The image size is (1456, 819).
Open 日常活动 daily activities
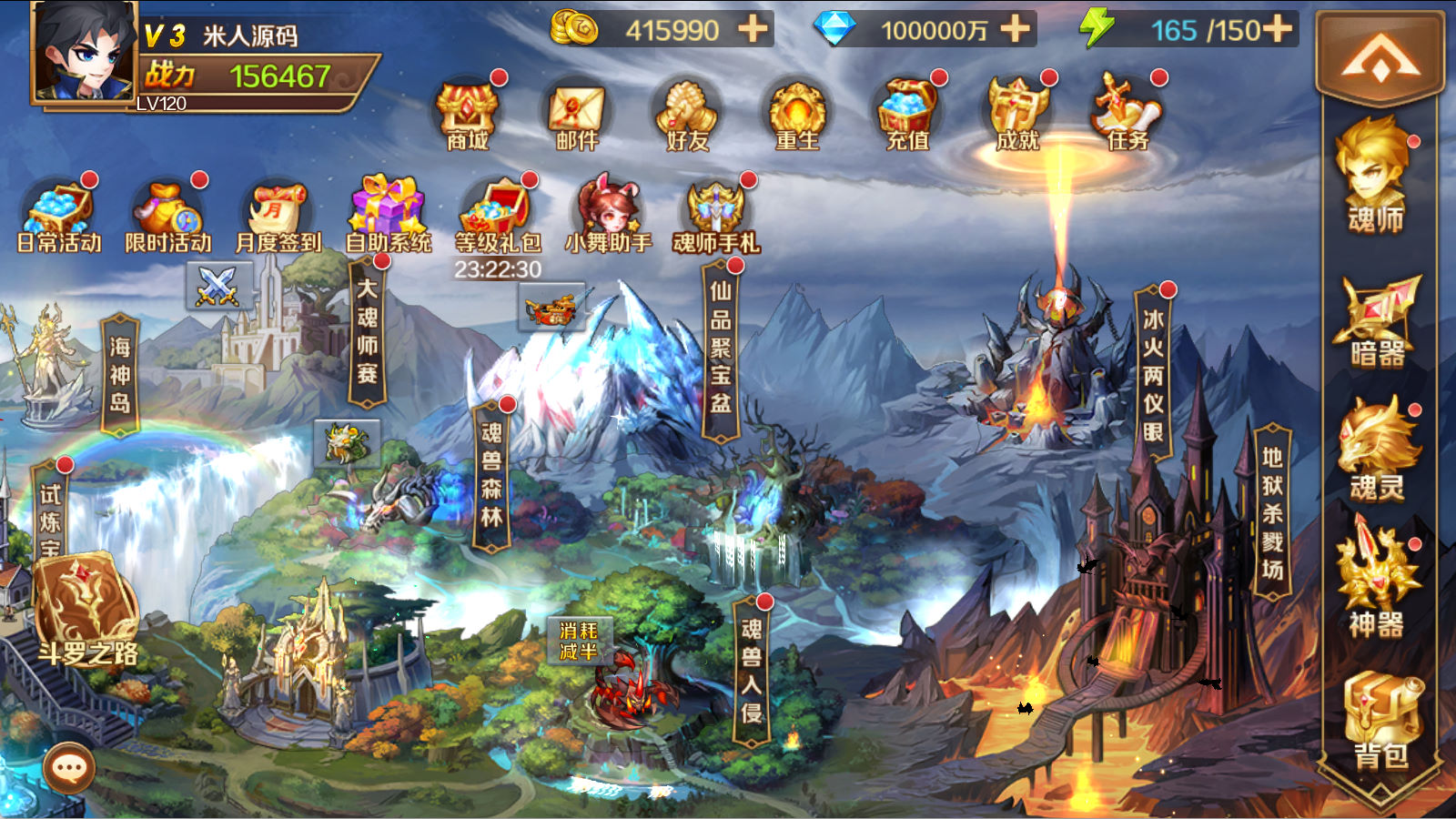pos(59,217)
